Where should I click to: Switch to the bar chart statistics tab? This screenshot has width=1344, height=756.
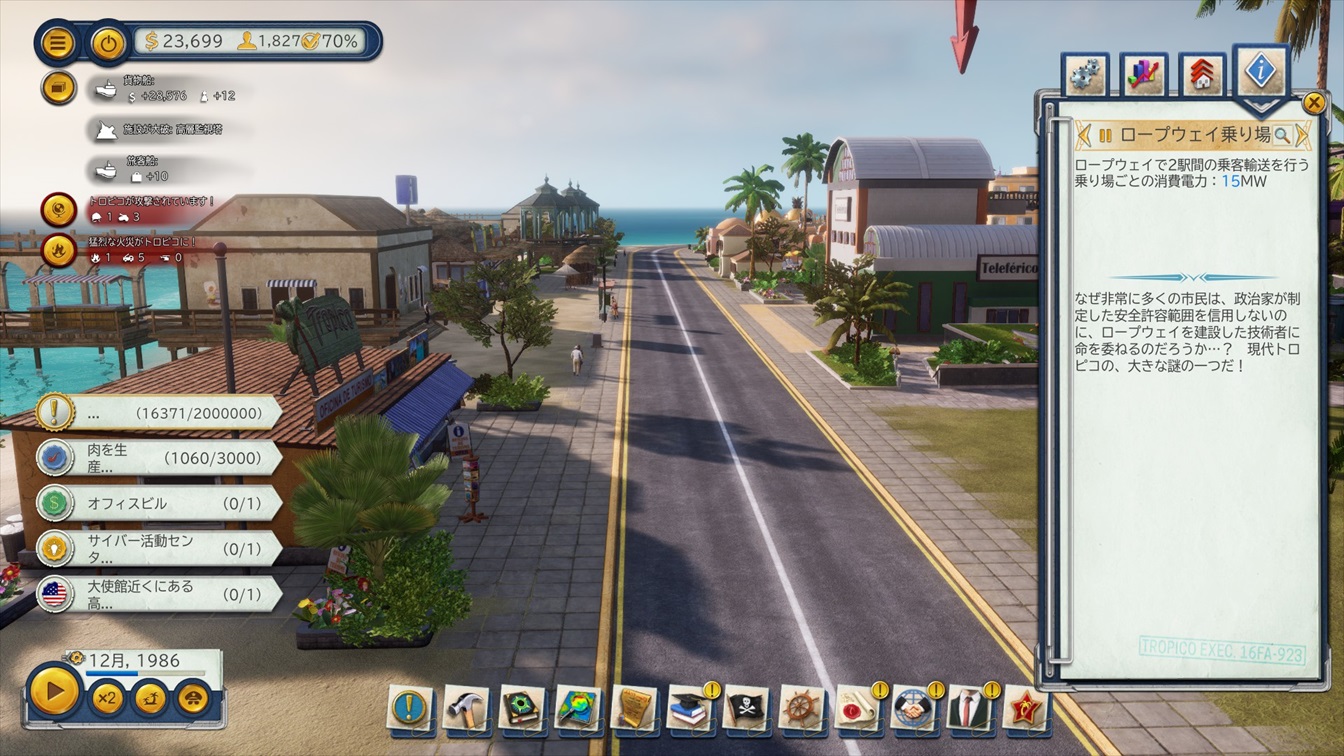coord(1143,75)
